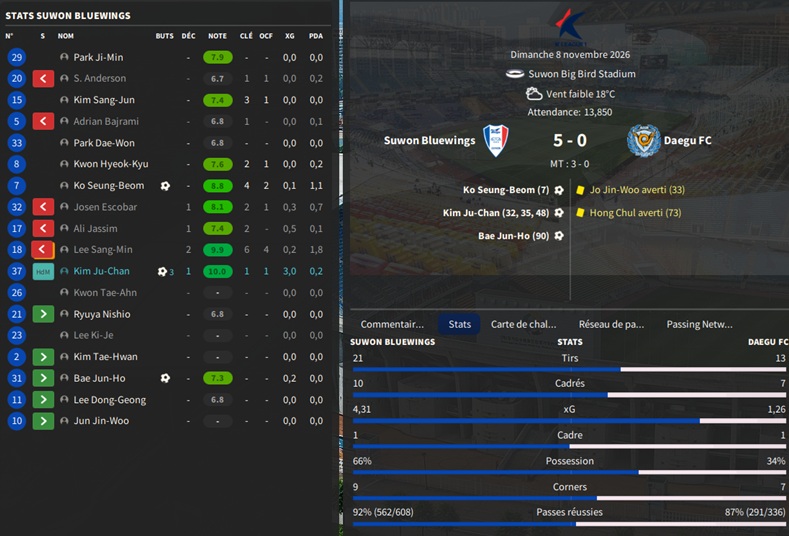Choose Lee Sang-Min from the list

tap(102, 250)
